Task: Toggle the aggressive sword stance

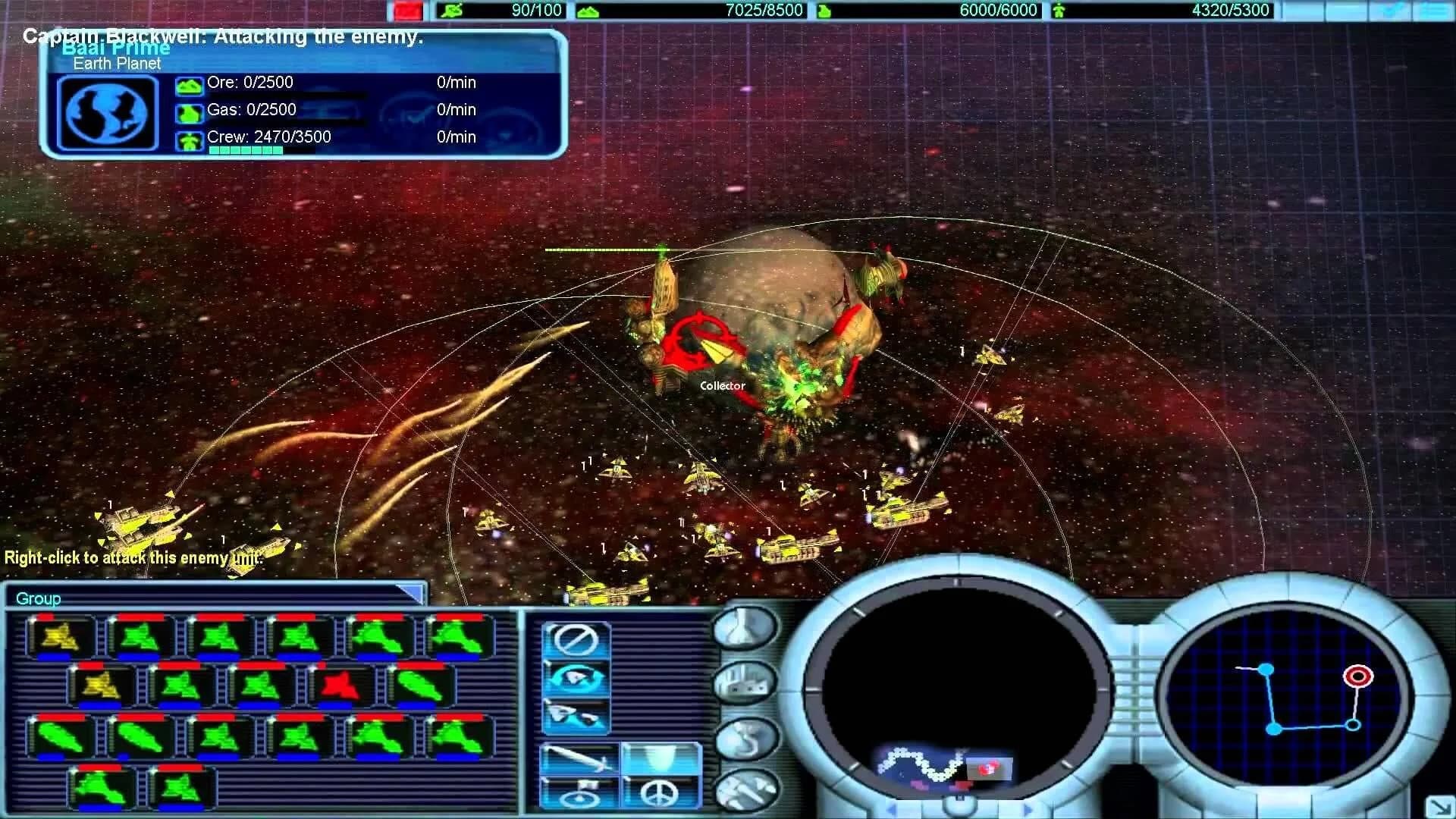Action: [x=578, y=758]
